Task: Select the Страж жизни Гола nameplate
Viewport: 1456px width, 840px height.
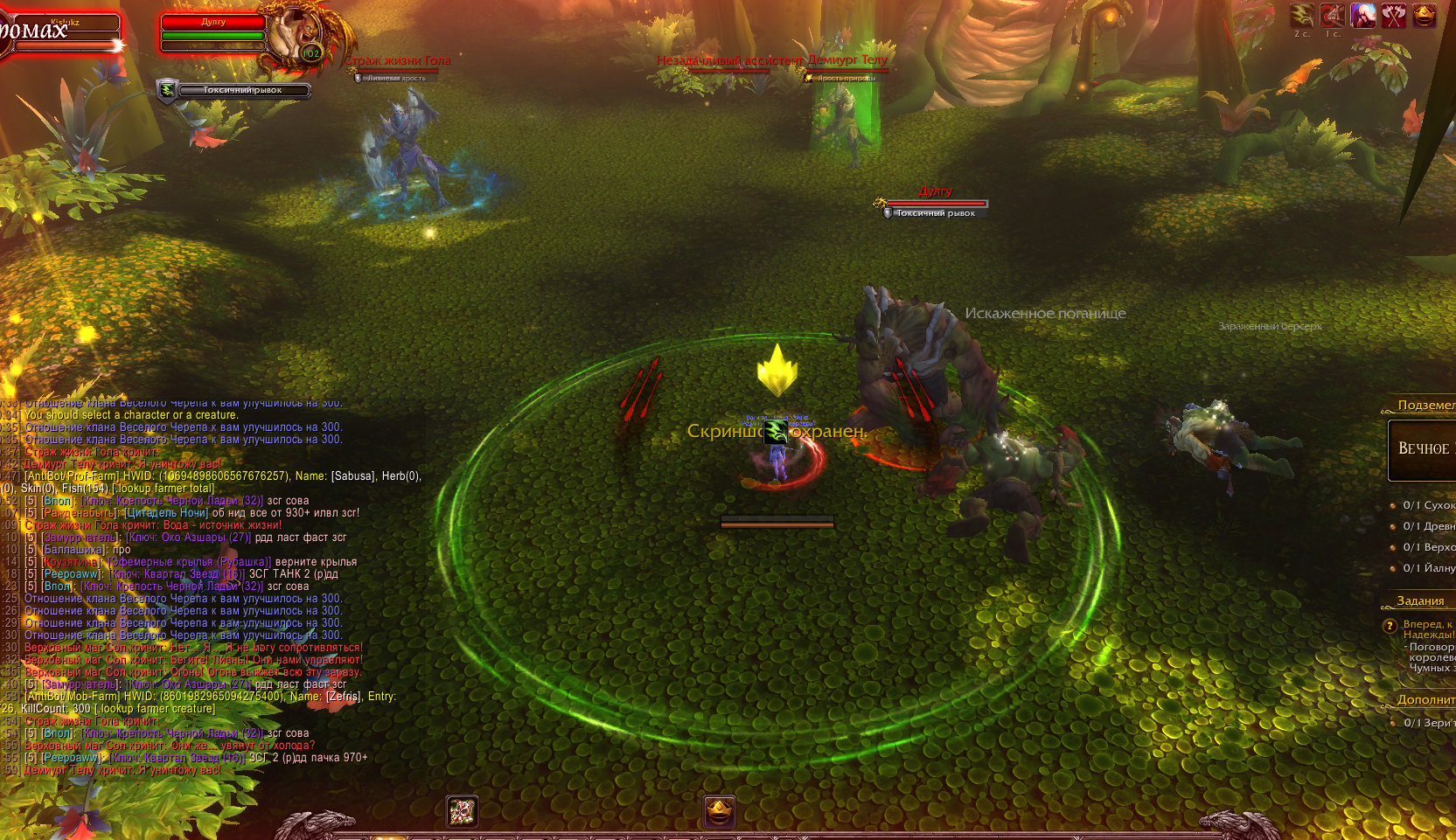Action: coord(398,61)
